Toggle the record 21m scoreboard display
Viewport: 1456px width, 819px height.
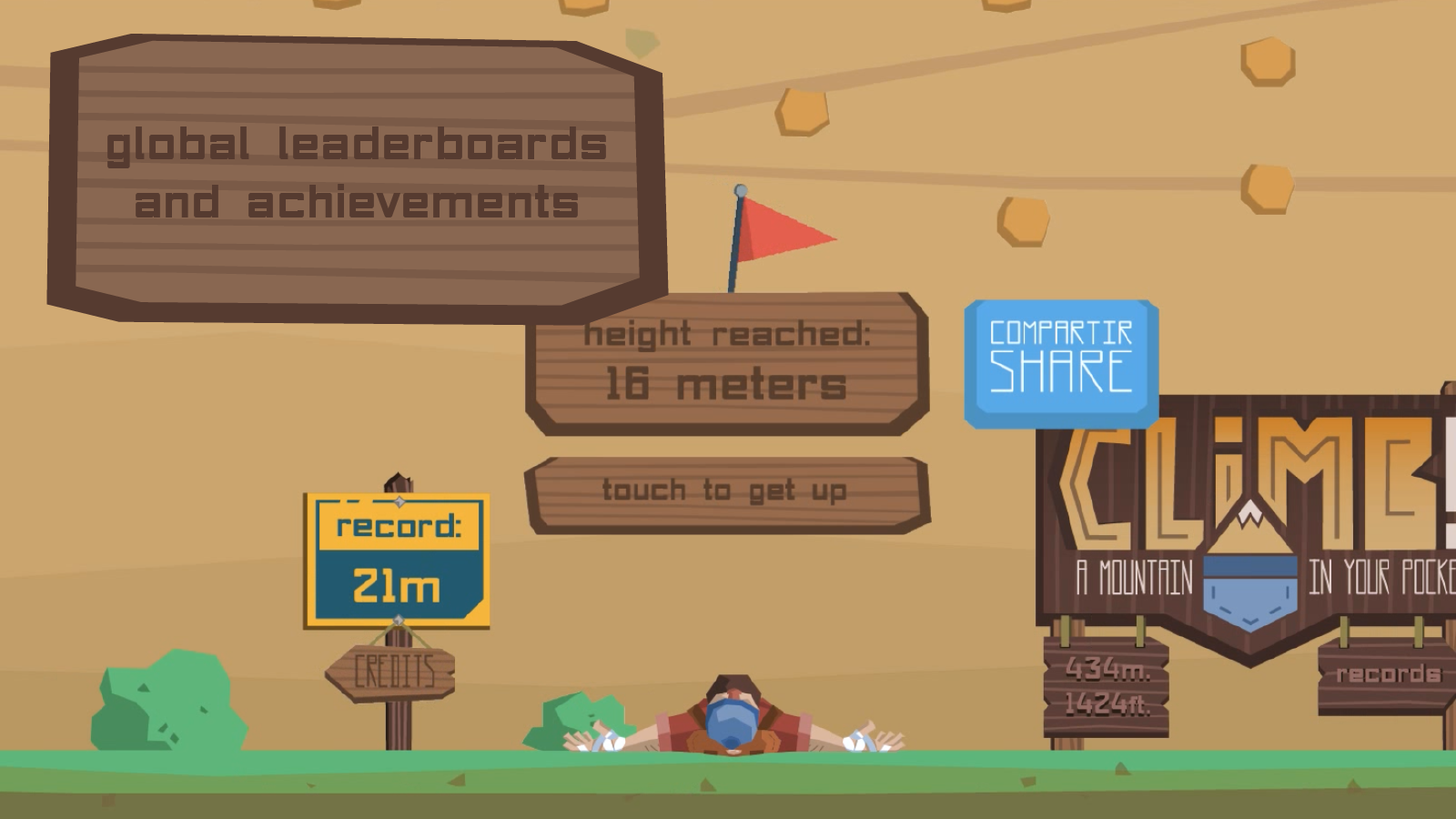coord(398,560)
